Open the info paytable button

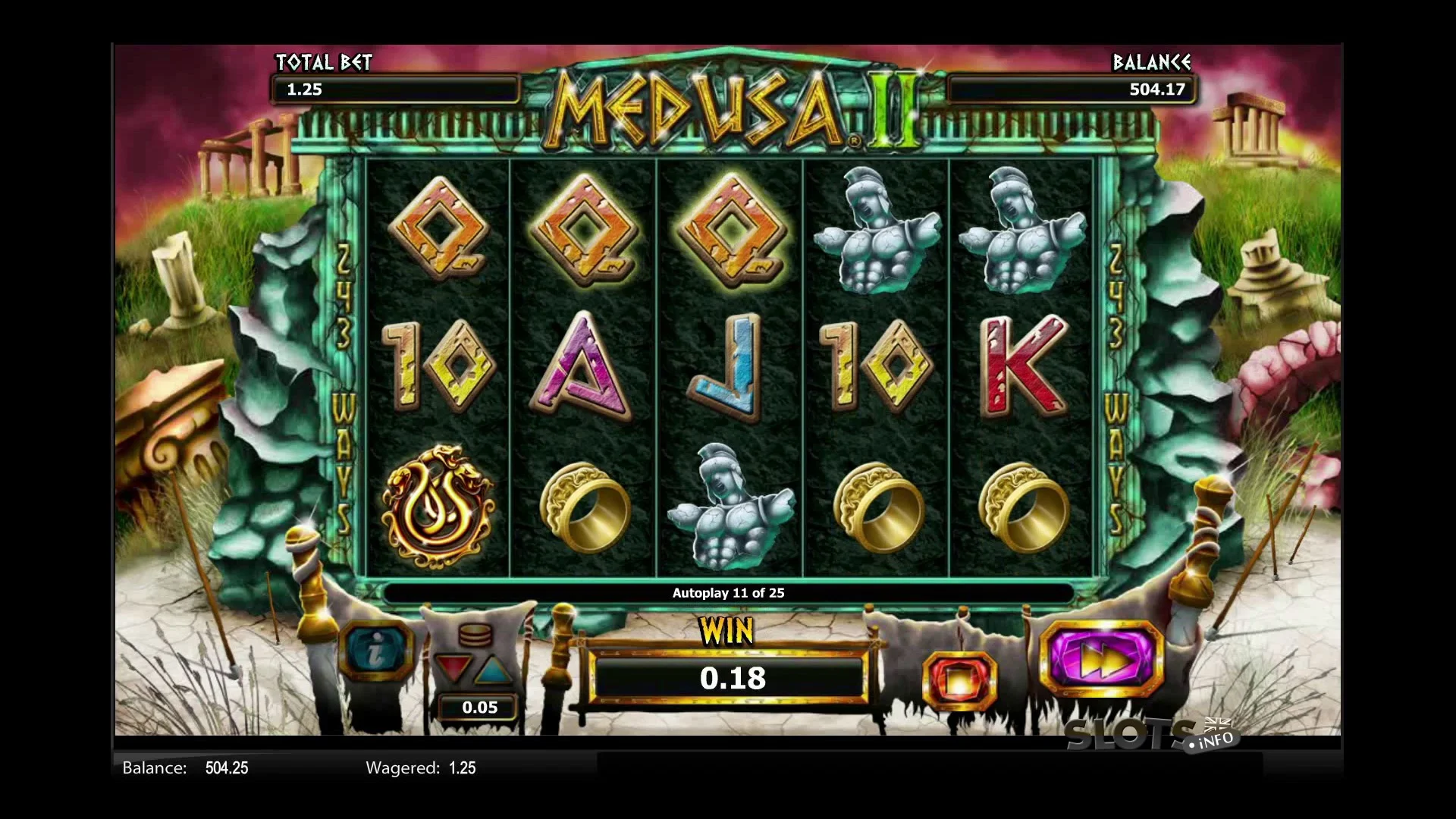375,651
